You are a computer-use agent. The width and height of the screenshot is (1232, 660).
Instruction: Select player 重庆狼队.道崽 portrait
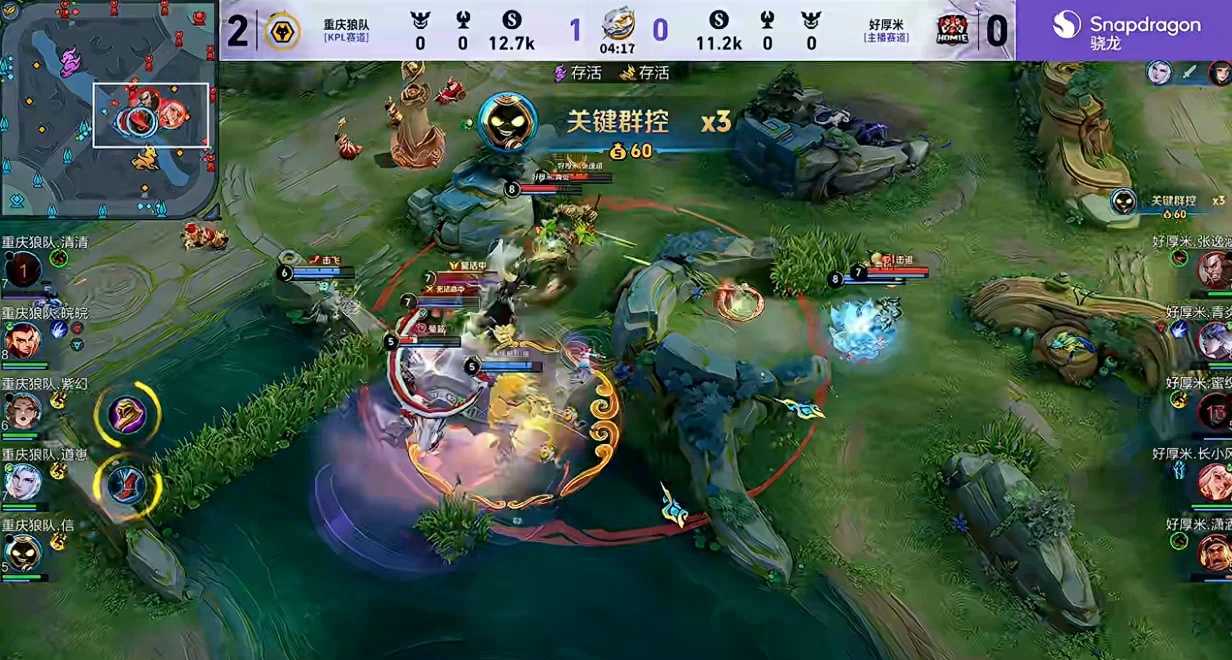pos(22,482)
